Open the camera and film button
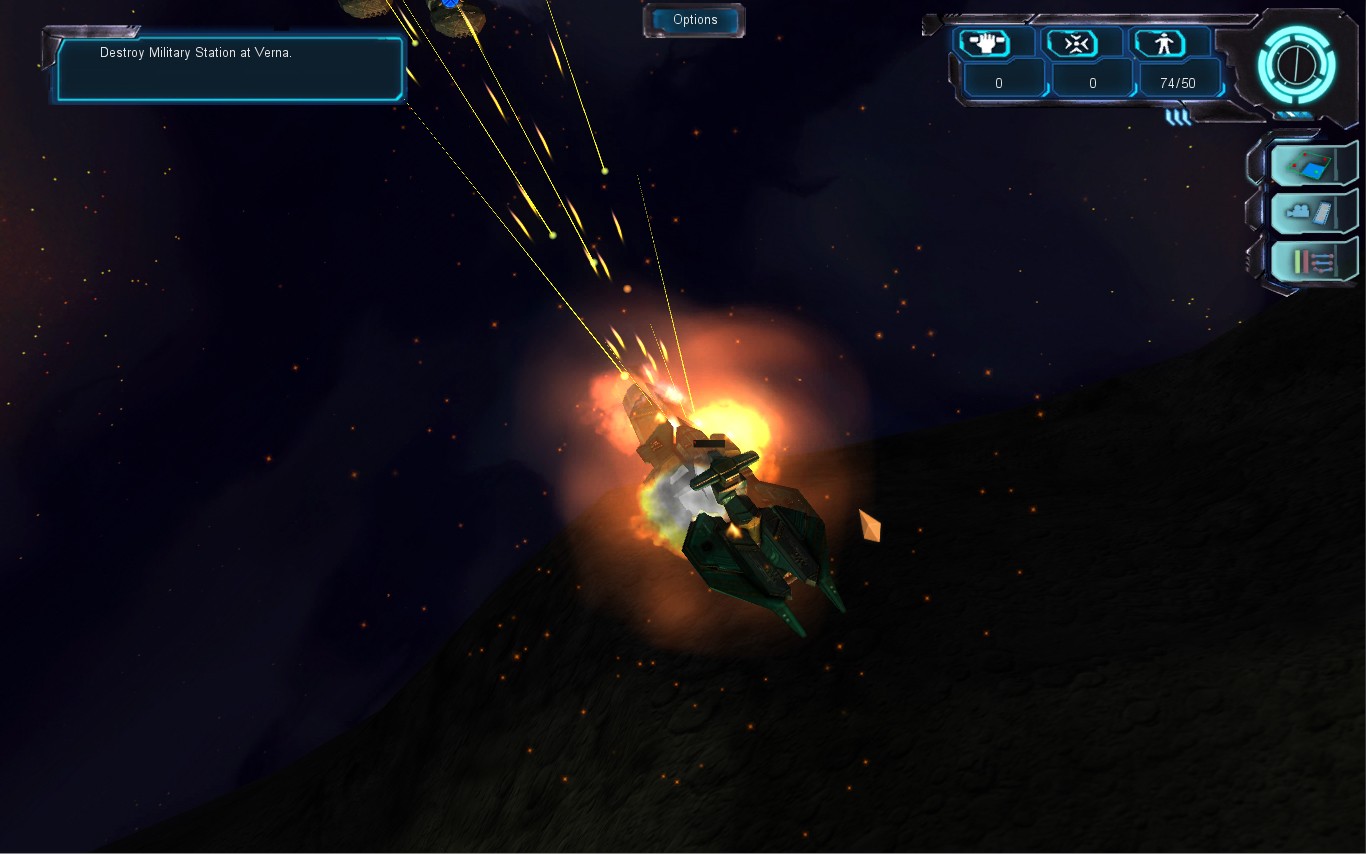1366x854 pixels. tap(1313, 212)
